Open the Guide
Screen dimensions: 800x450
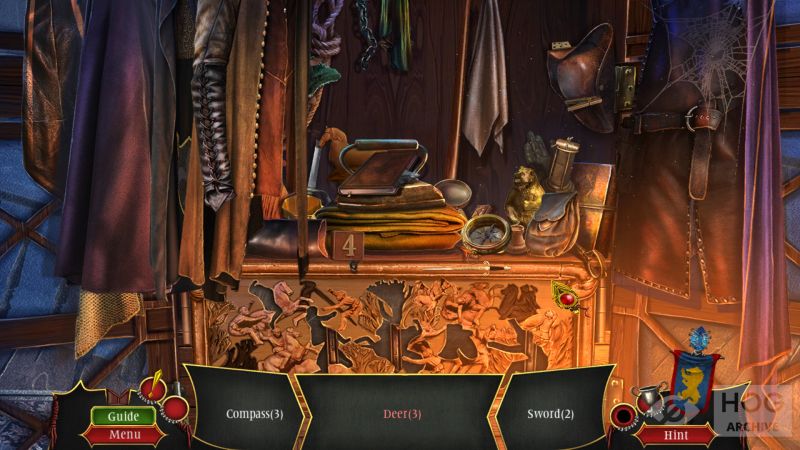point(123,416)
